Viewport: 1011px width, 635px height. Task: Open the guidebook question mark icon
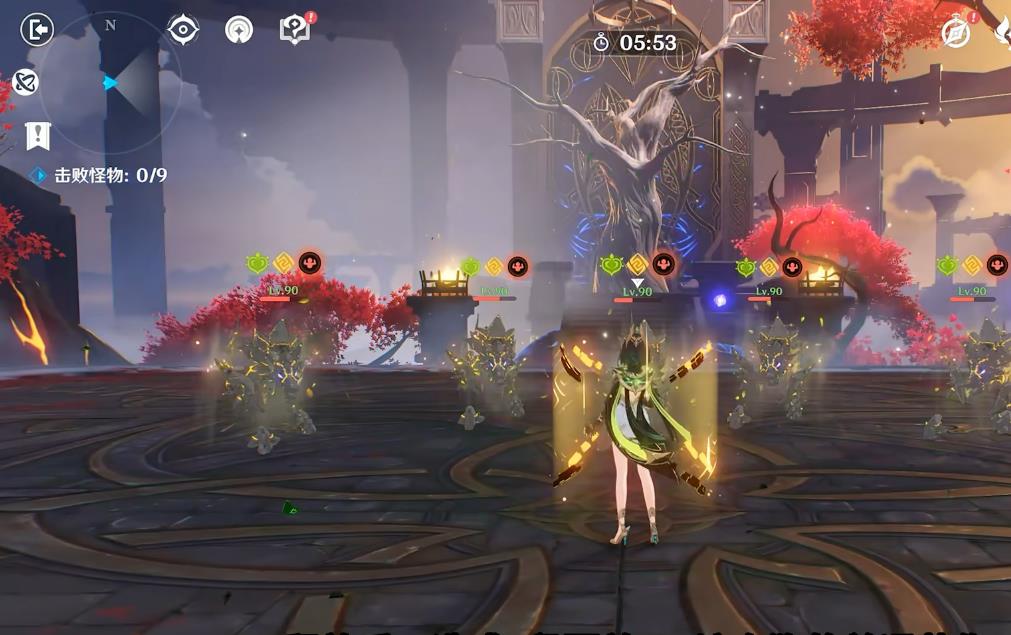295,30
